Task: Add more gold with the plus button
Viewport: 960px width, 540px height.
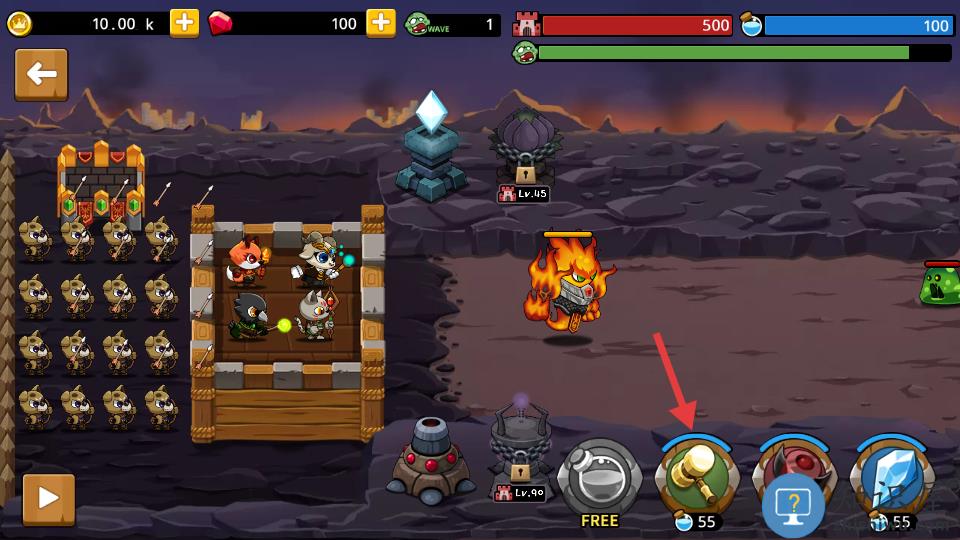Action: (x=184, y=23)
